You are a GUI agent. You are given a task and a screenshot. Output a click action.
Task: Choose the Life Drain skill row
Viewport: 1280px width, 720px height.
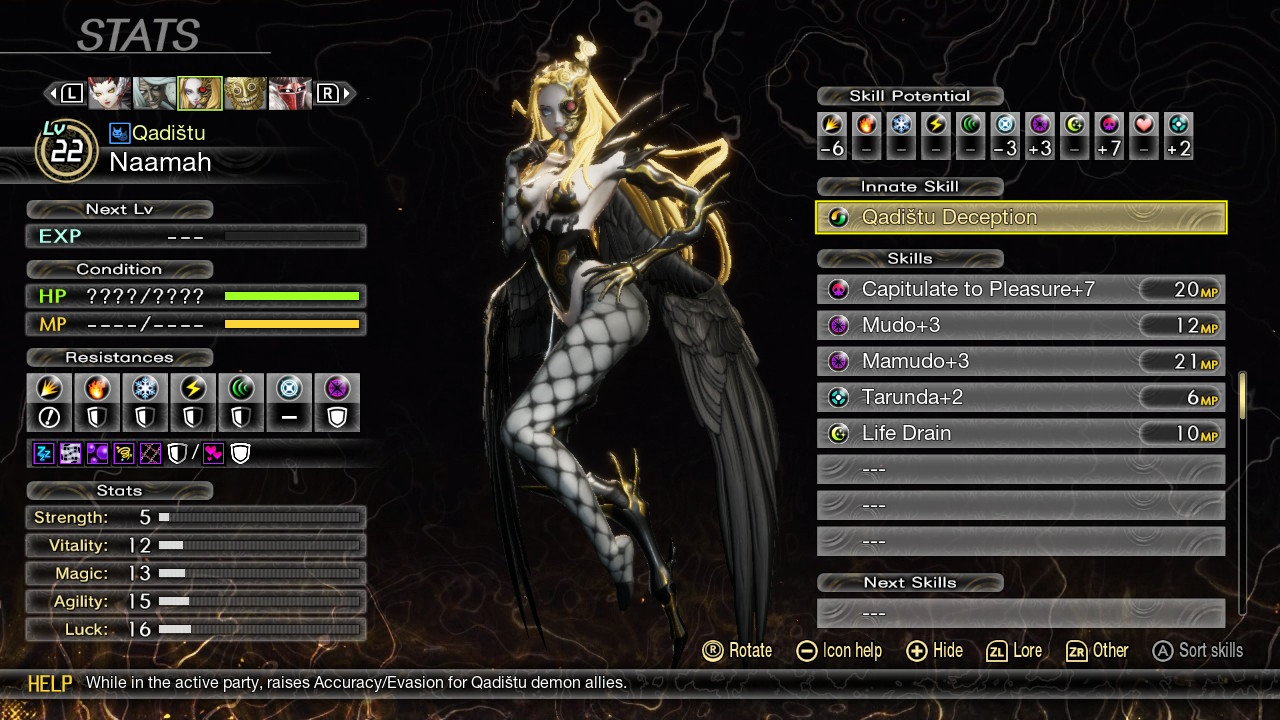pyautogui.click(x=1021, y=434)
